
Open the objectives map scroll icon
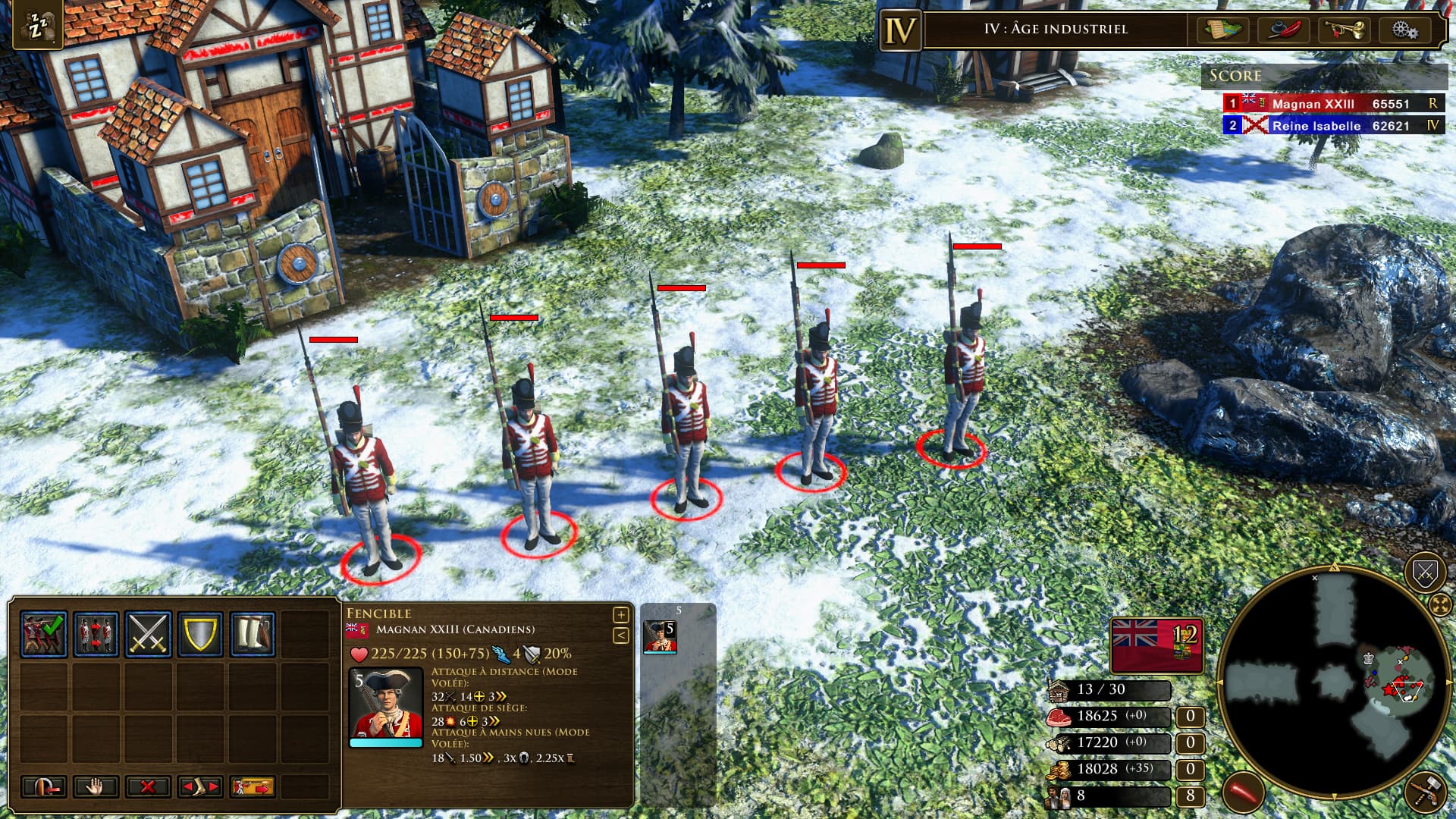pos(1223,30)
